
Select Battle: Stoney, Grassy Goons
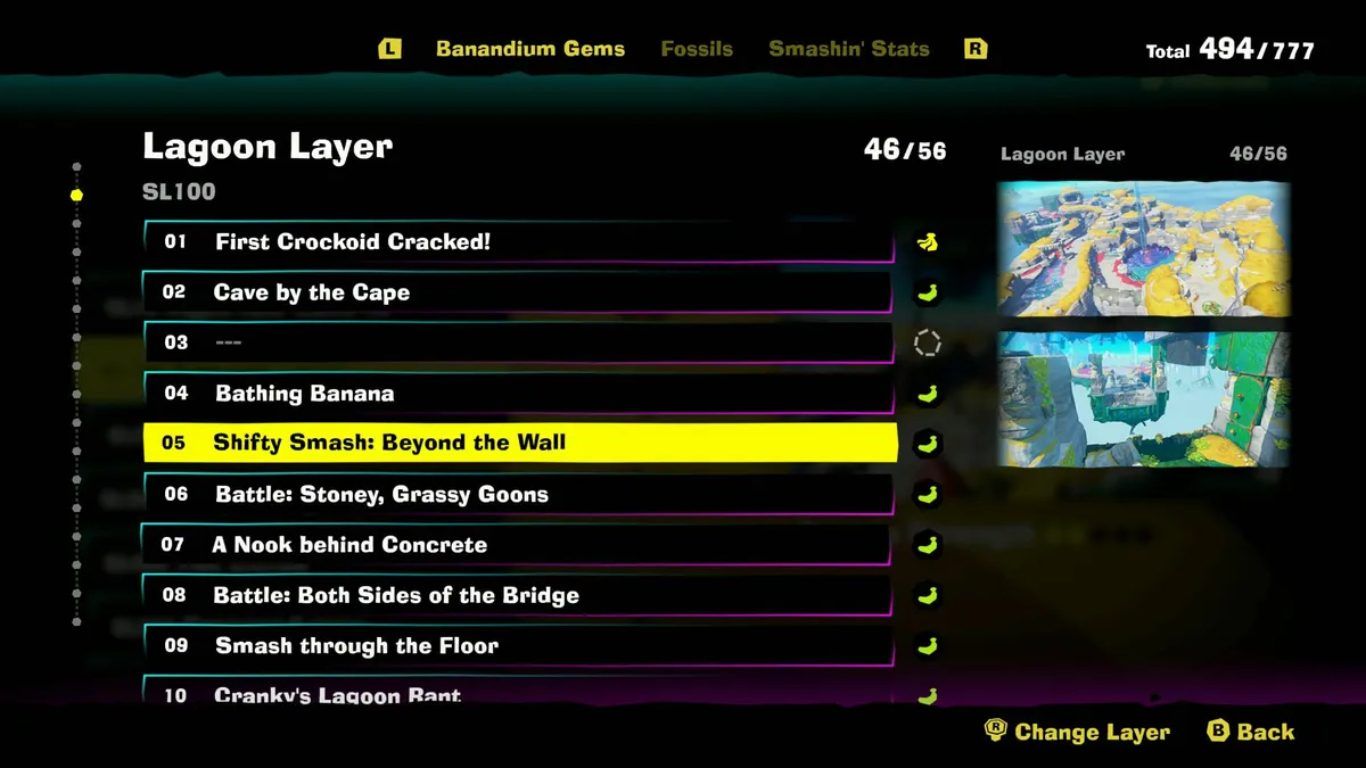point(518,494)
